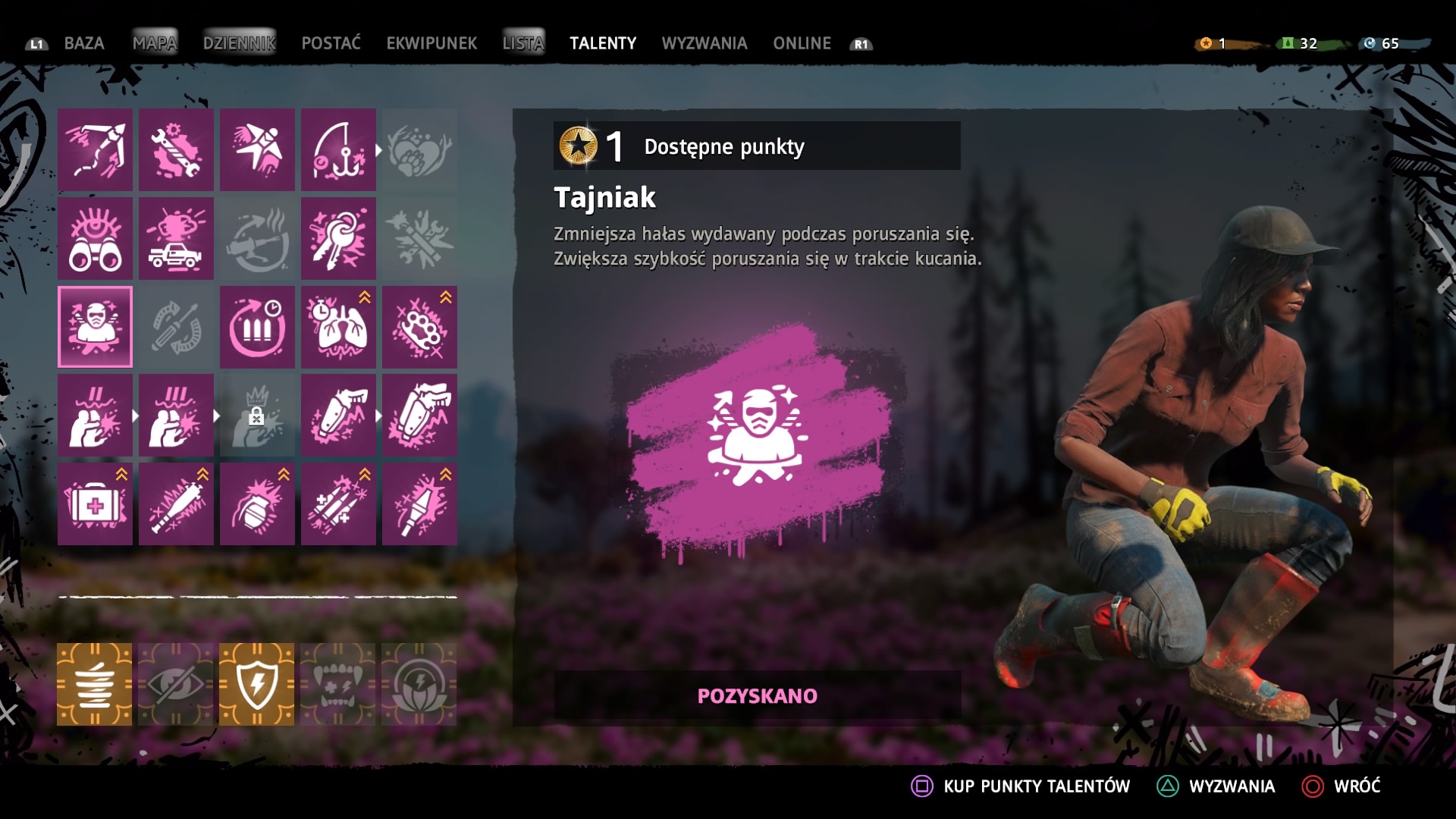This screenshot has height=819, width=1456.
Task: Choose the lungs breath talent icon
Action: coord(338,327)
